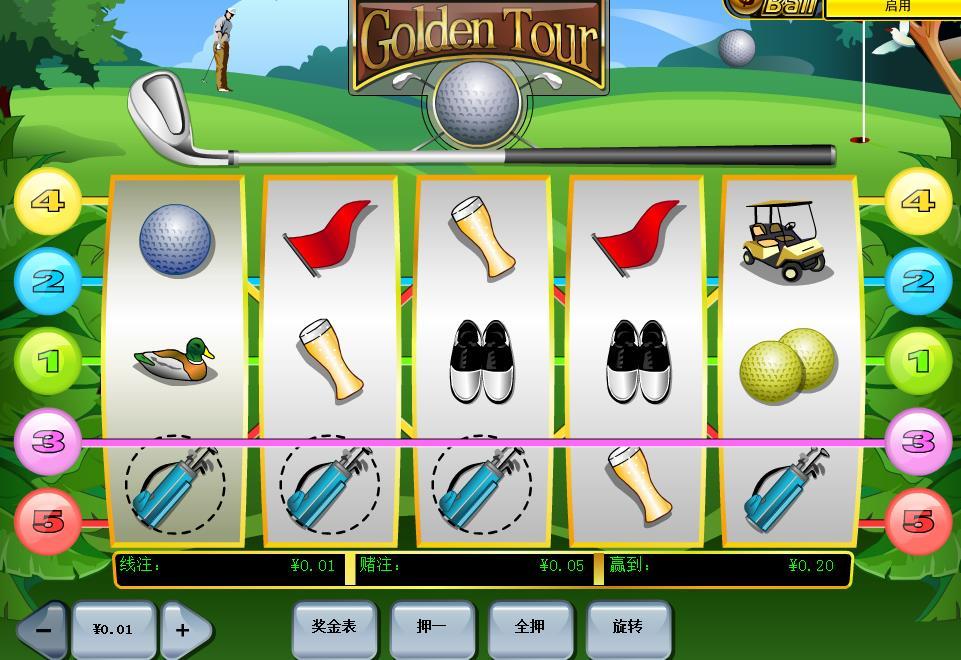Image resolution: width=961 pixels, height=660 pixels.
Task: Decrease coin value with the minus arrow
Action: [x=42, y=630]
